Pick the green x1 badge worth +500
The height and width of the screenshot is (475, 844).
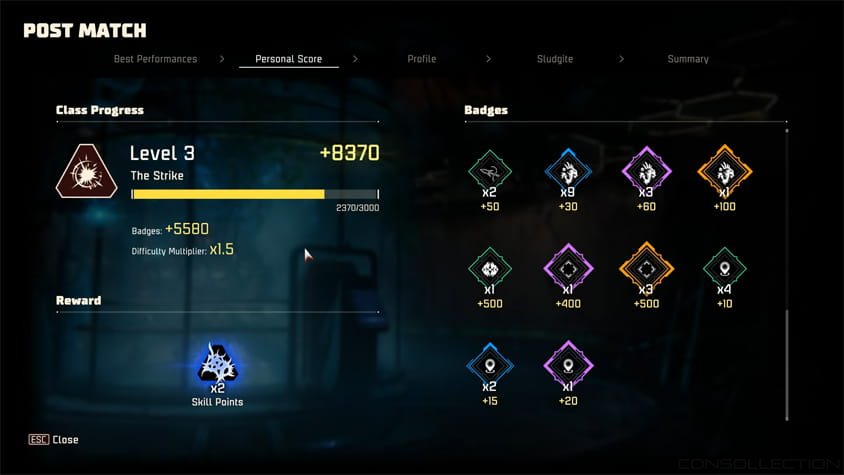pyautogui.click(x=490, y=268)
